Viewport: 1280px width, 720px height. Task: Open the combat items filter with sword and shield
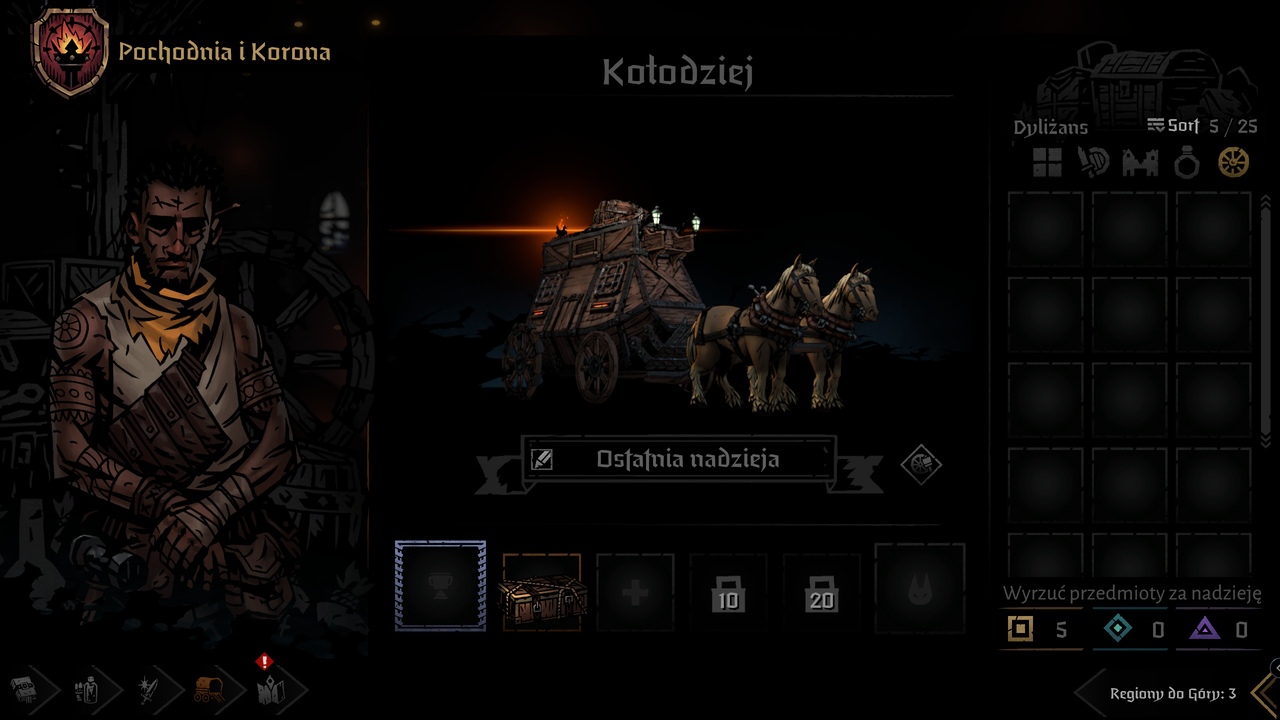pyautogui.click(x=1093, y=163)
